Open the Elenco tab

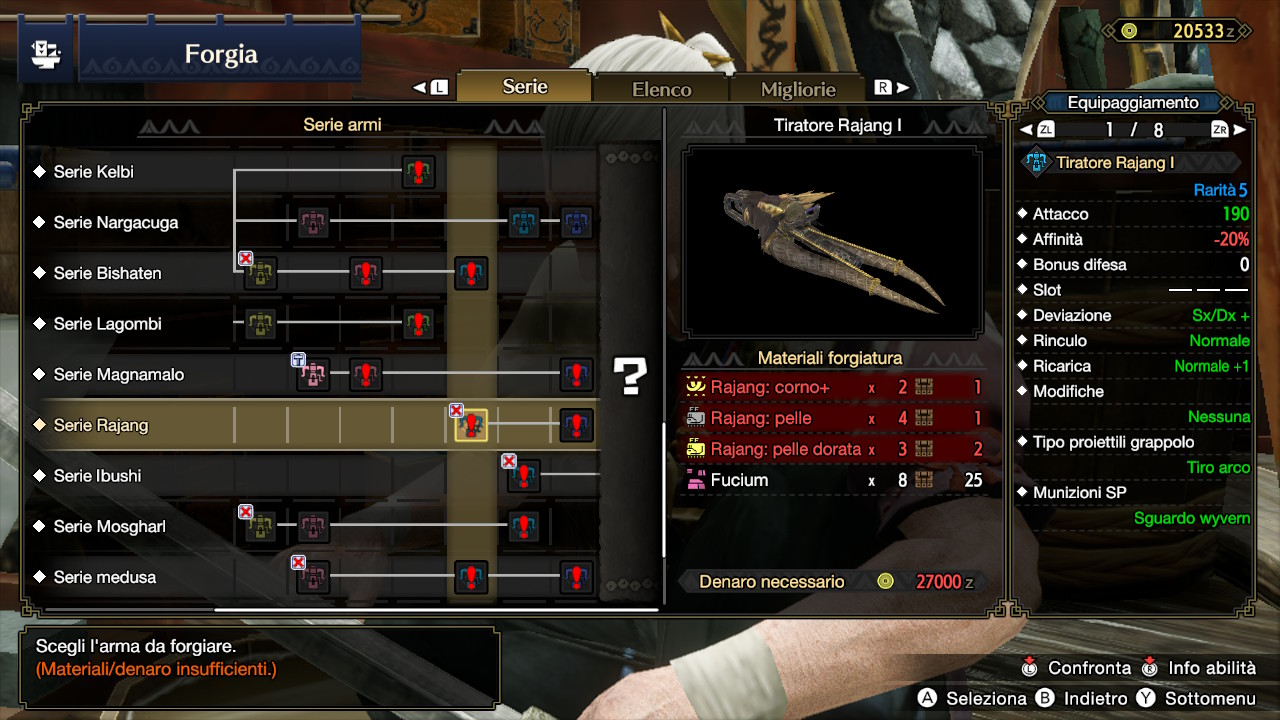click(661, 89)
